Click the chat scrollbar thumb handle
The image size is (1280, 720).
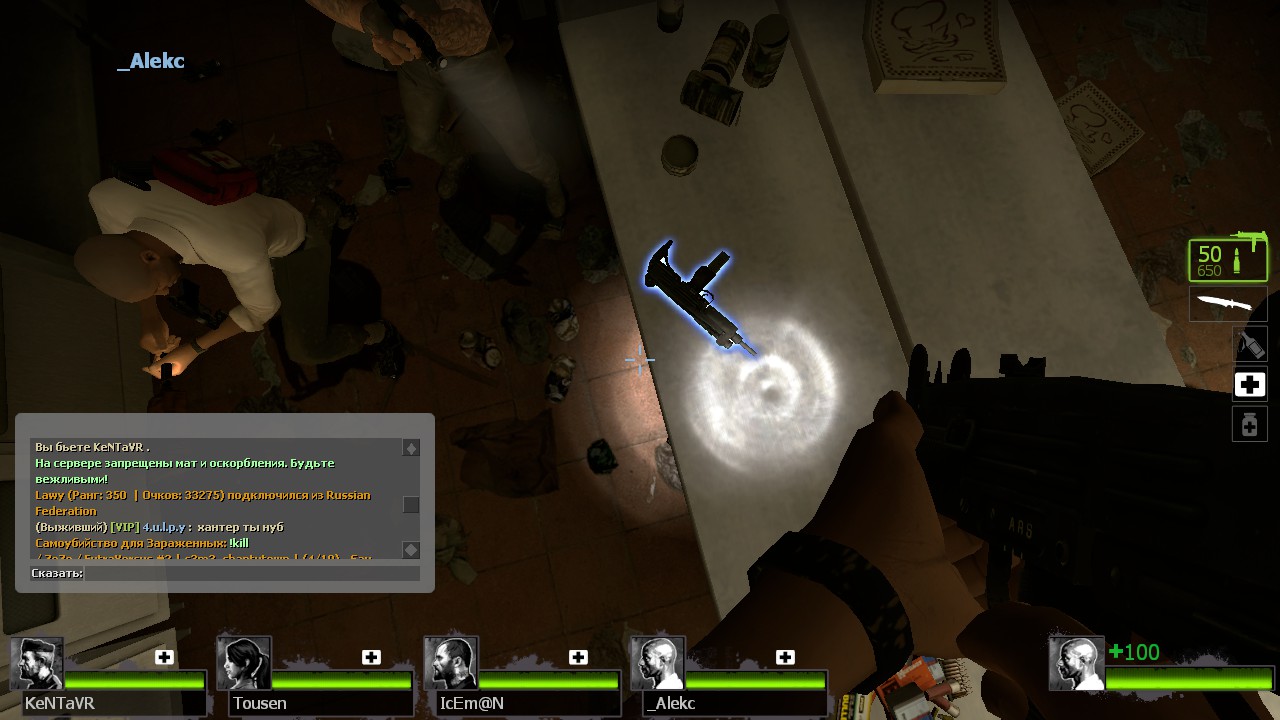click(411, 505)
